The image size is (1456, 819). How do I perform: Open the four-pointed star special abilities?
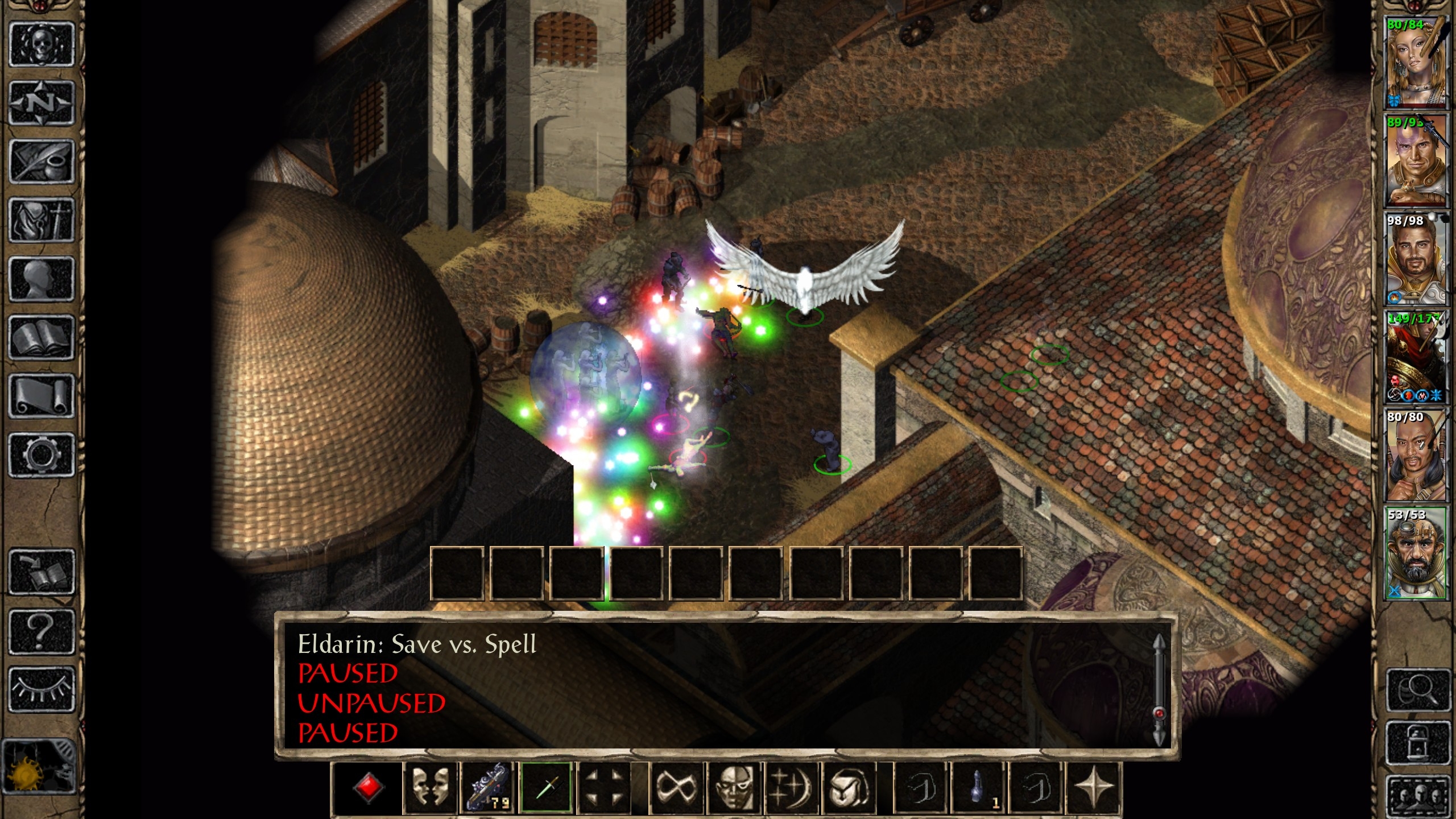point(1093,788)
